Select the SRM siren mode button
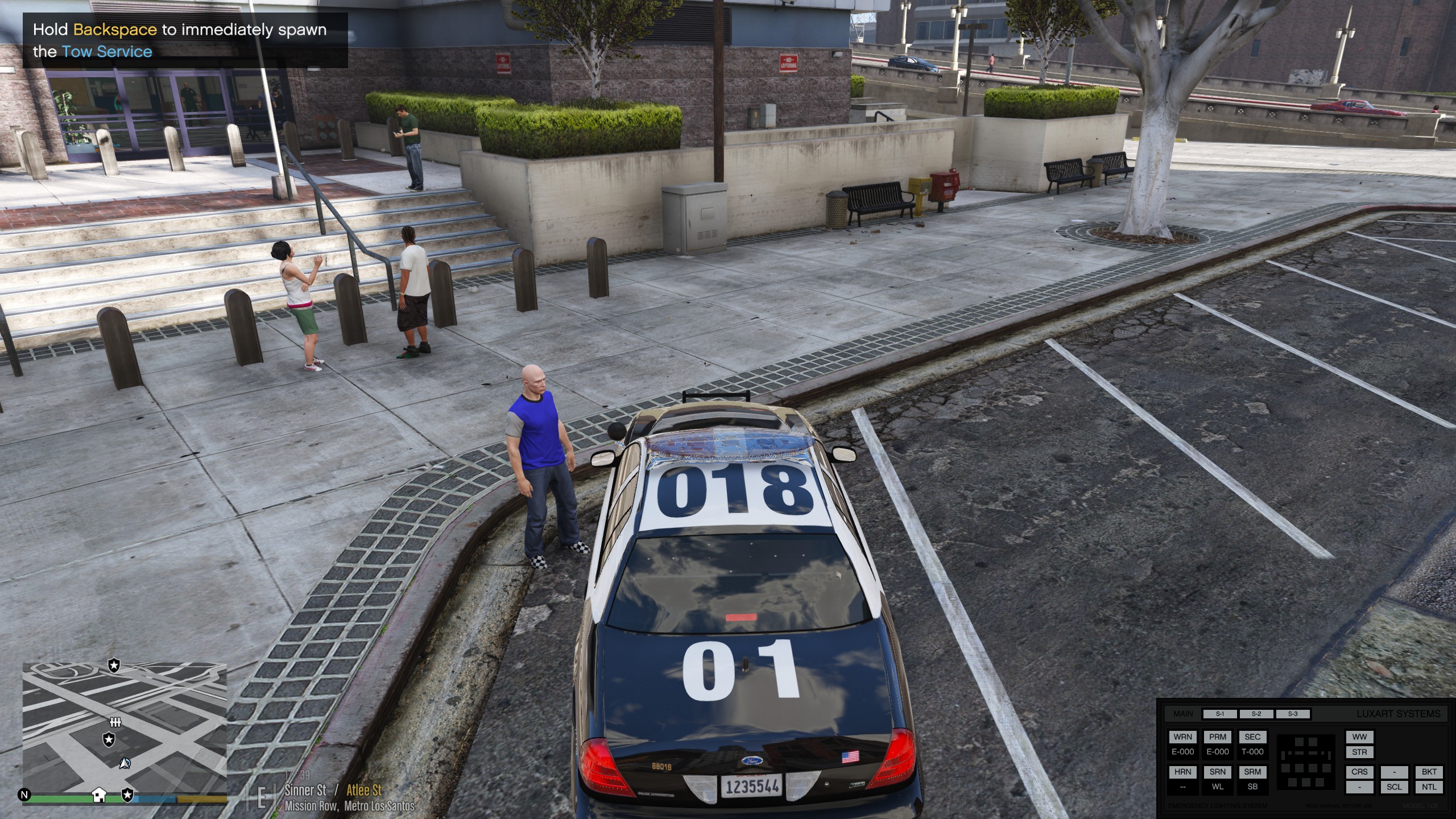 [x=1252, y=772]
